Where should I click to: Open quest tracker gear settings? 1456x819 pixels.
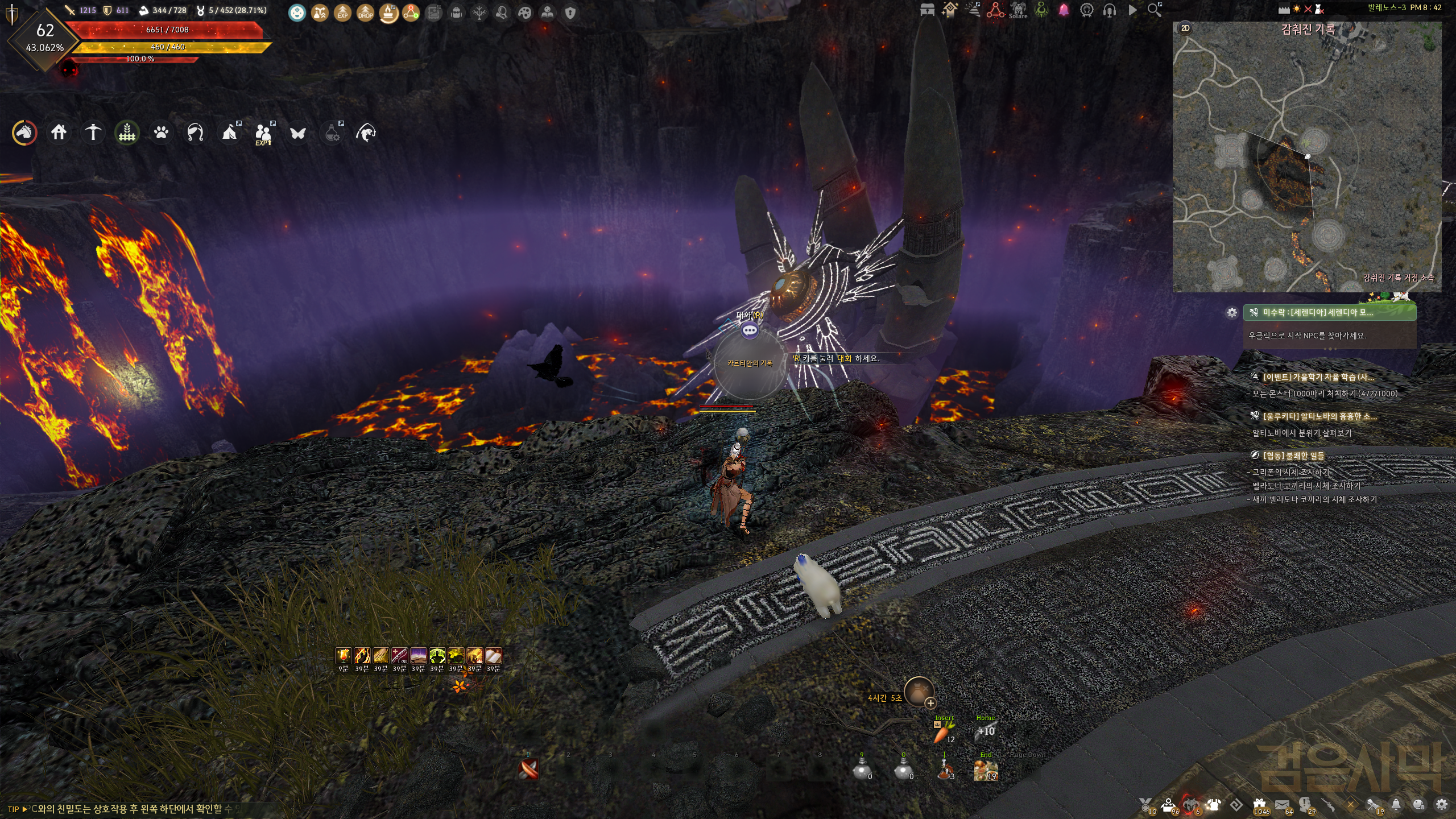pos(1232,313)
